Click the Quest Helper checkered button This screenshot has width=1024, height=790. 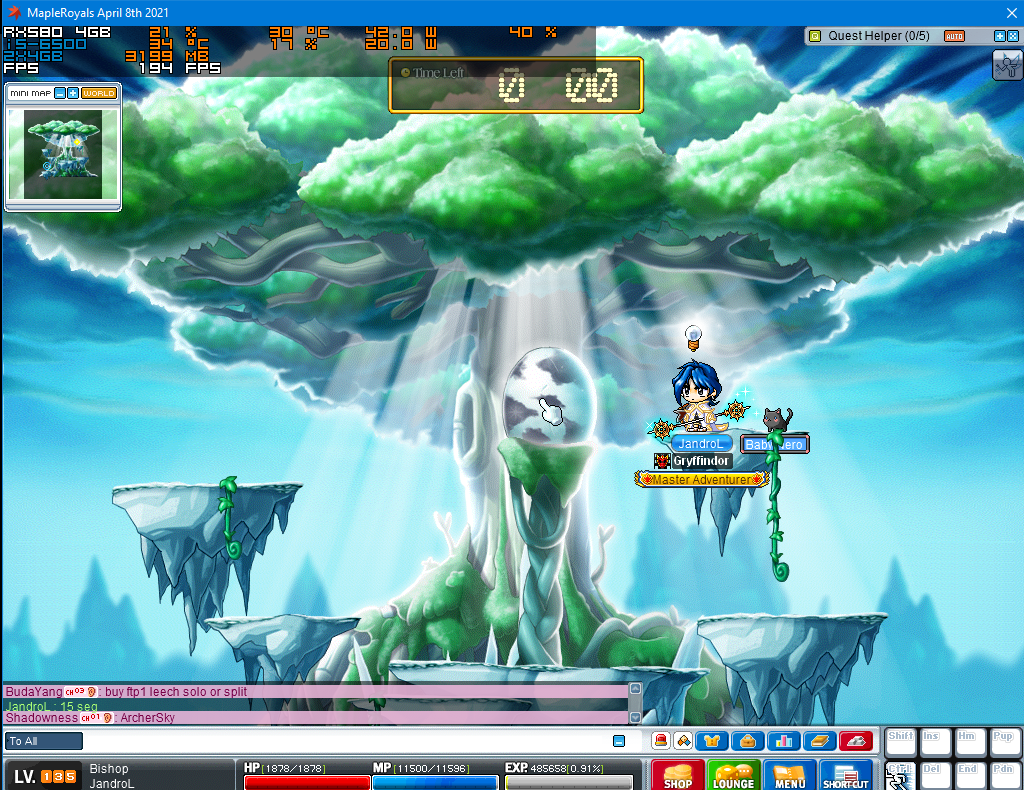pos(1013,36)
